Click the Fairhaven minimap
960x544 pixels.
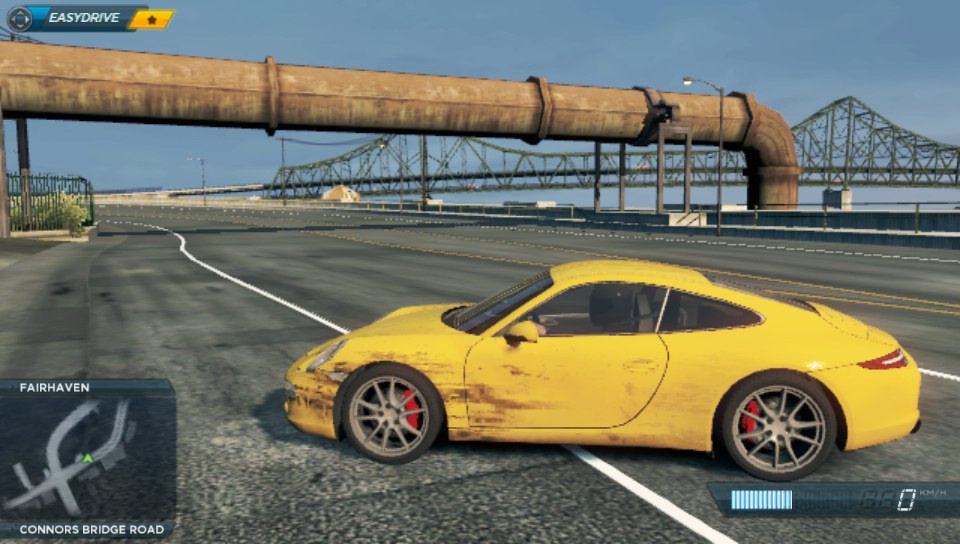(87, 458)
